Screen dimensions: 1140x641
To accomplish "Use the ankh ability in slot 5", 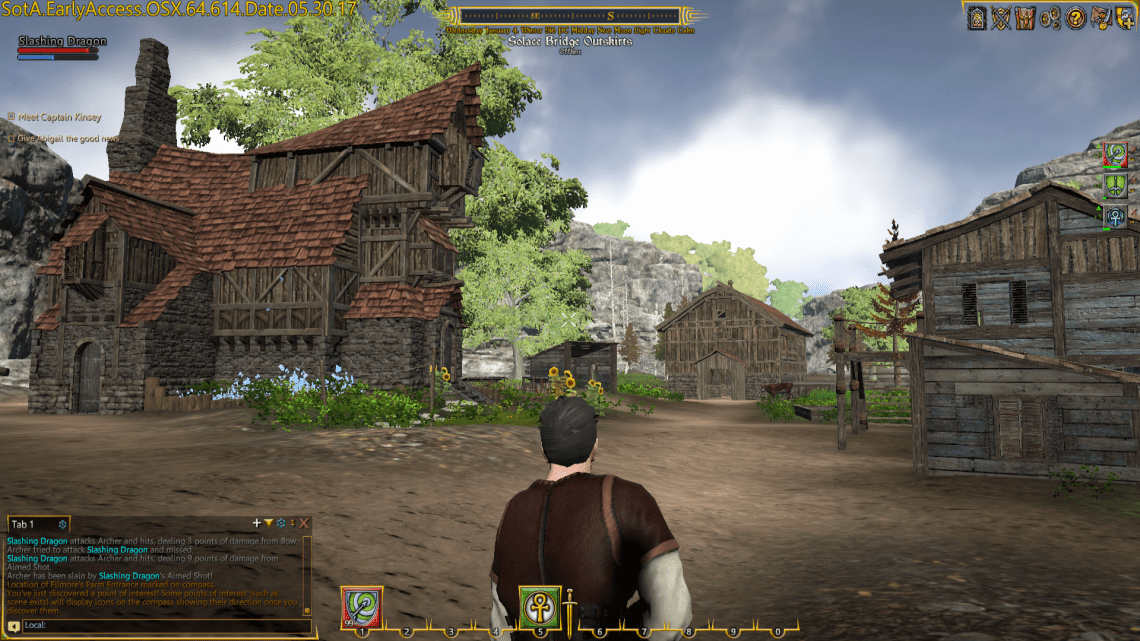I will pyautogui.click(x=538, y=606).
